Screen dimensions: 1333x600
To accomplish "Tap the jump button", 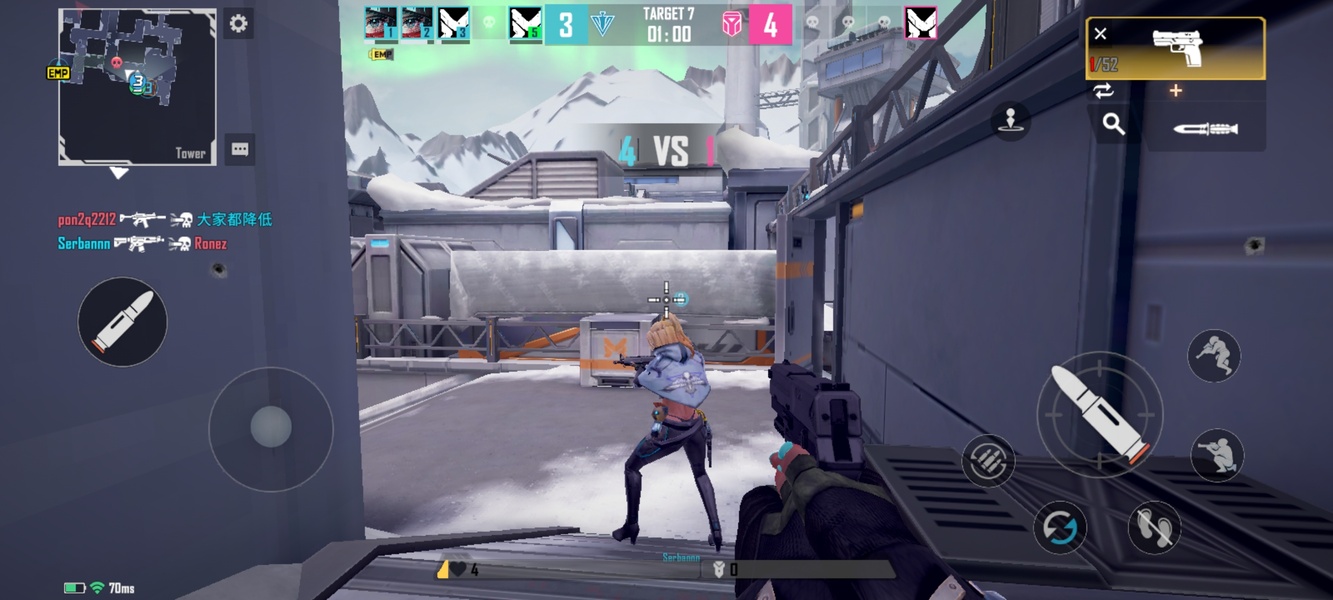I will (1214, 355).
